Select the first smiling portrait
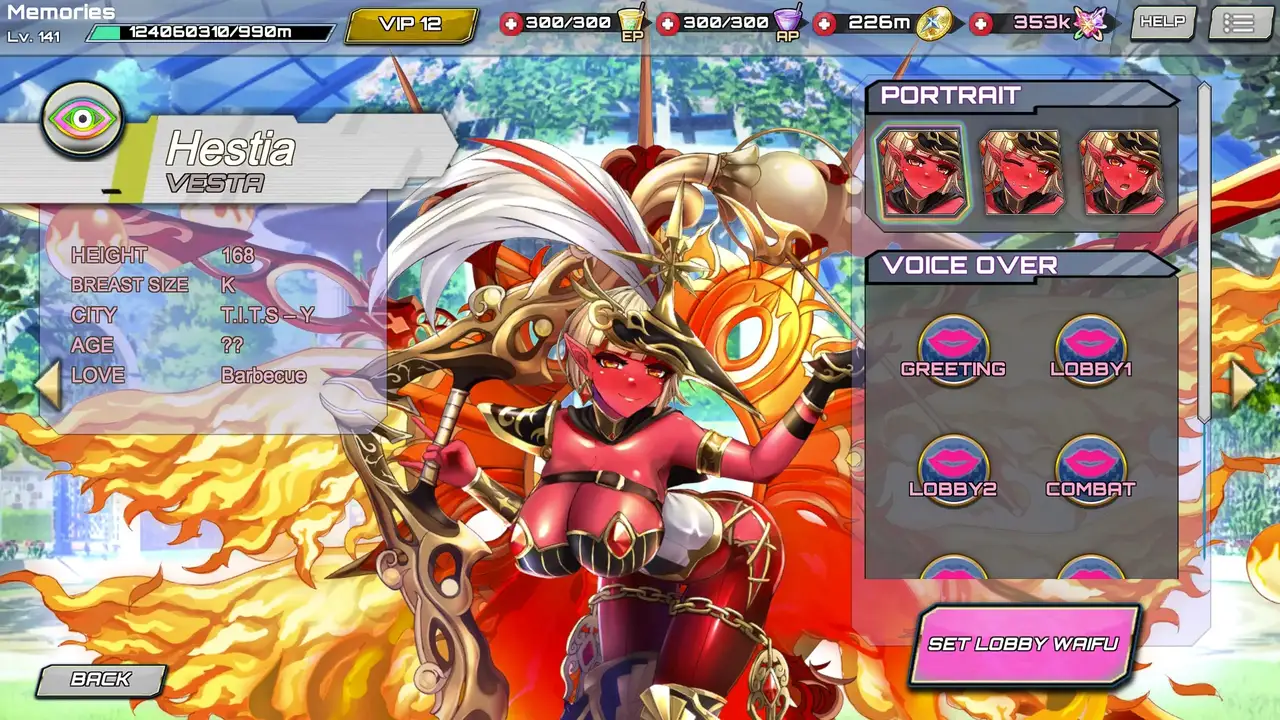This screenshot has height=720, width=1280. coord(921,172)
